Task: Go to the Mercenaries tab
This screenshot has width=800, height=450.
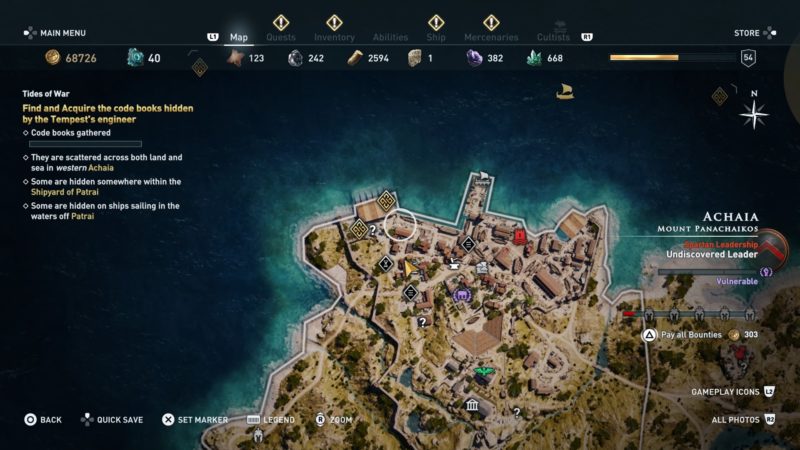Action: (x=491, y=37)
